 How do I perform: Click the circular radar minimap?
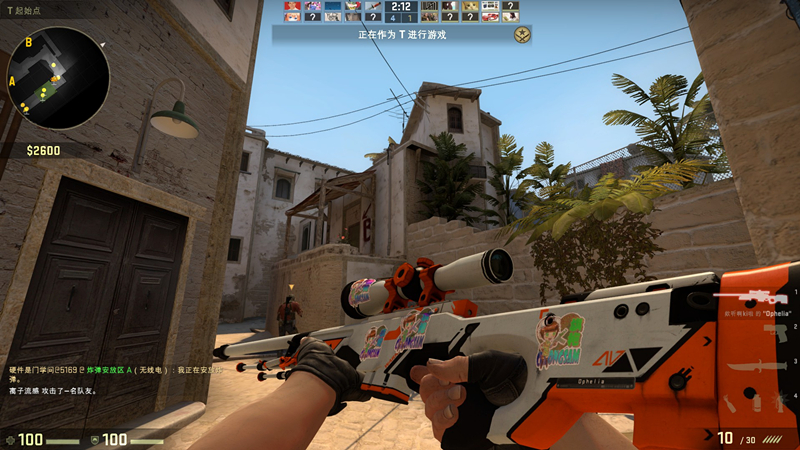[58, 78]
